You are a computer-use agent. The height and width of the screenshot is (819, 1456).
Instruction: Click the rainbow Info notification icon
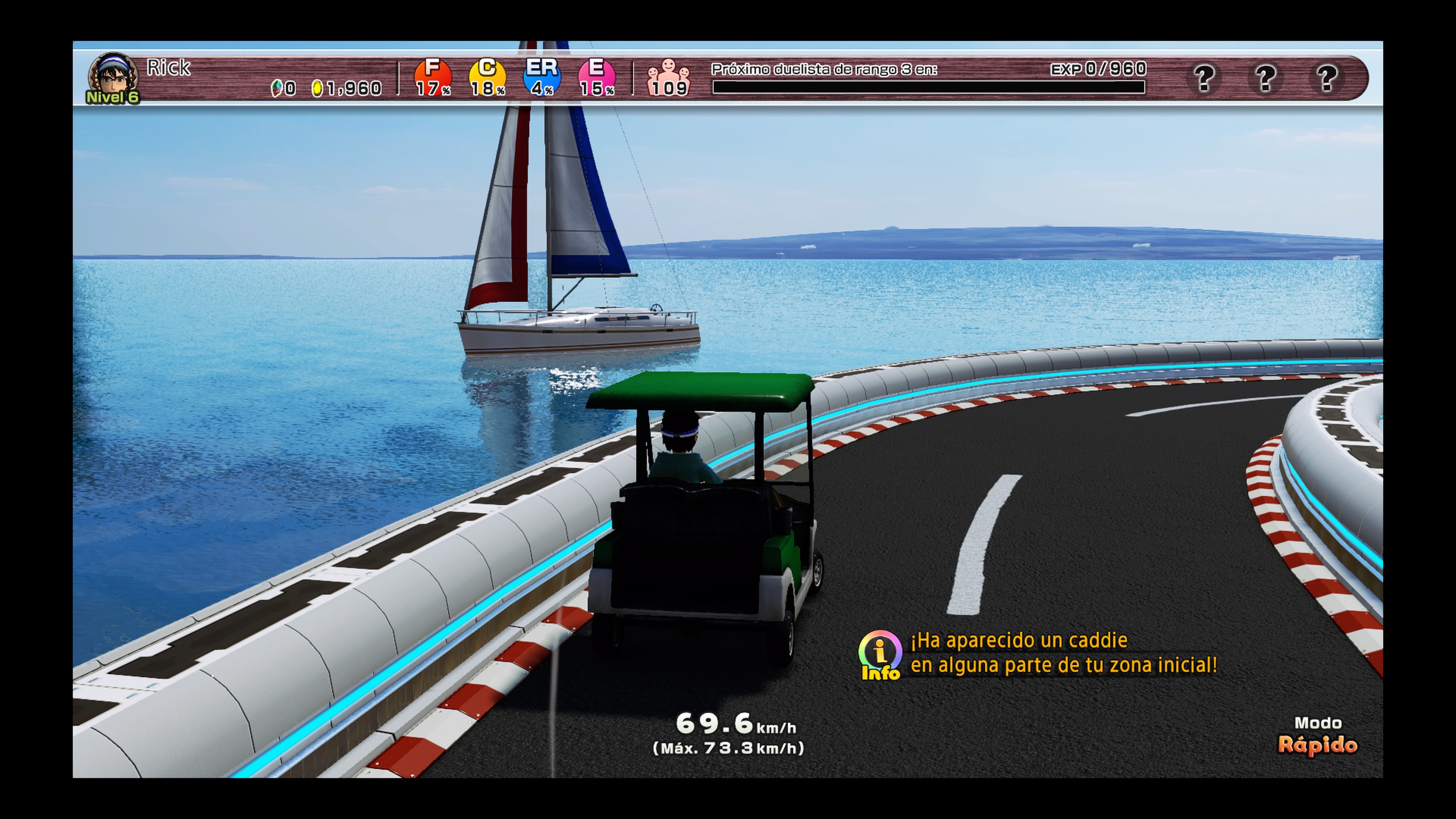pos(880,654)
